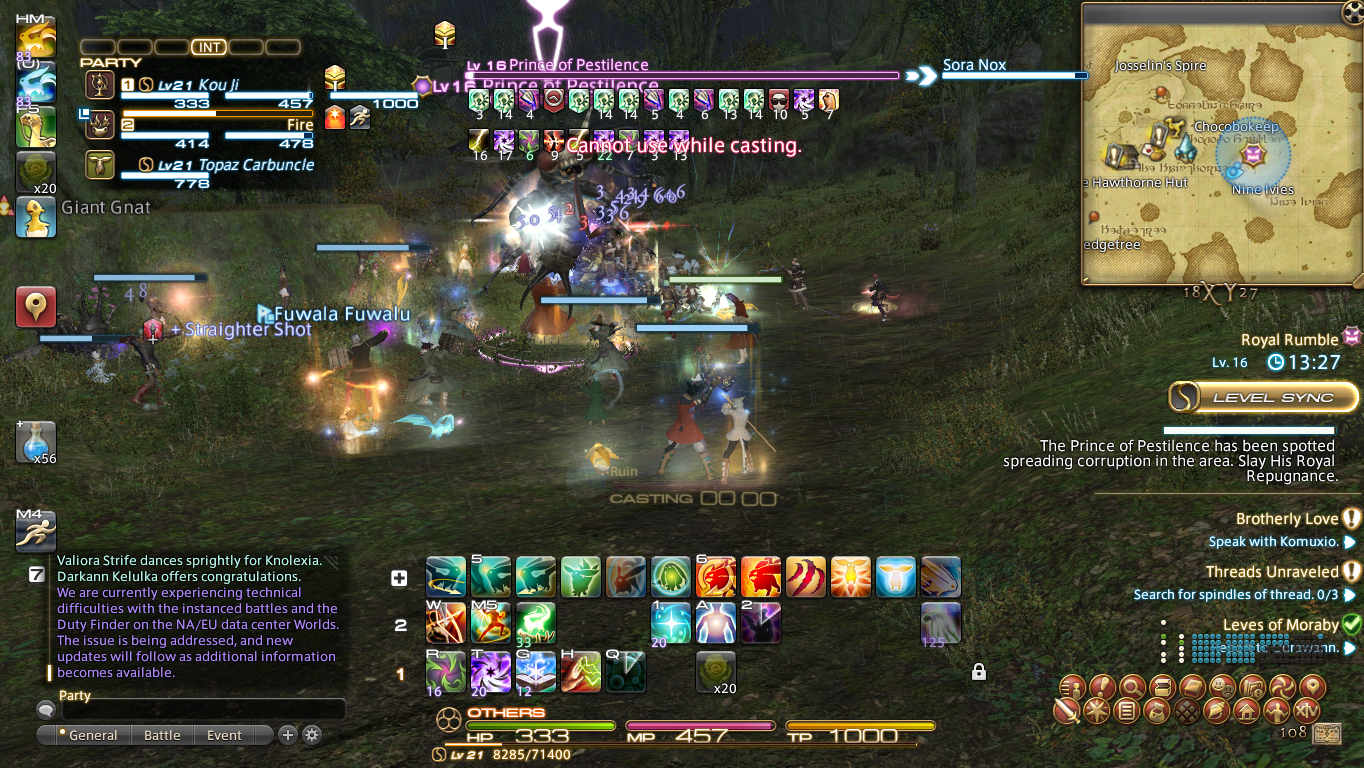Image resolution: width=1364 pixels, height=768 pixels.
Task: Open the Character menu icon
Action: click(1073, 688)
